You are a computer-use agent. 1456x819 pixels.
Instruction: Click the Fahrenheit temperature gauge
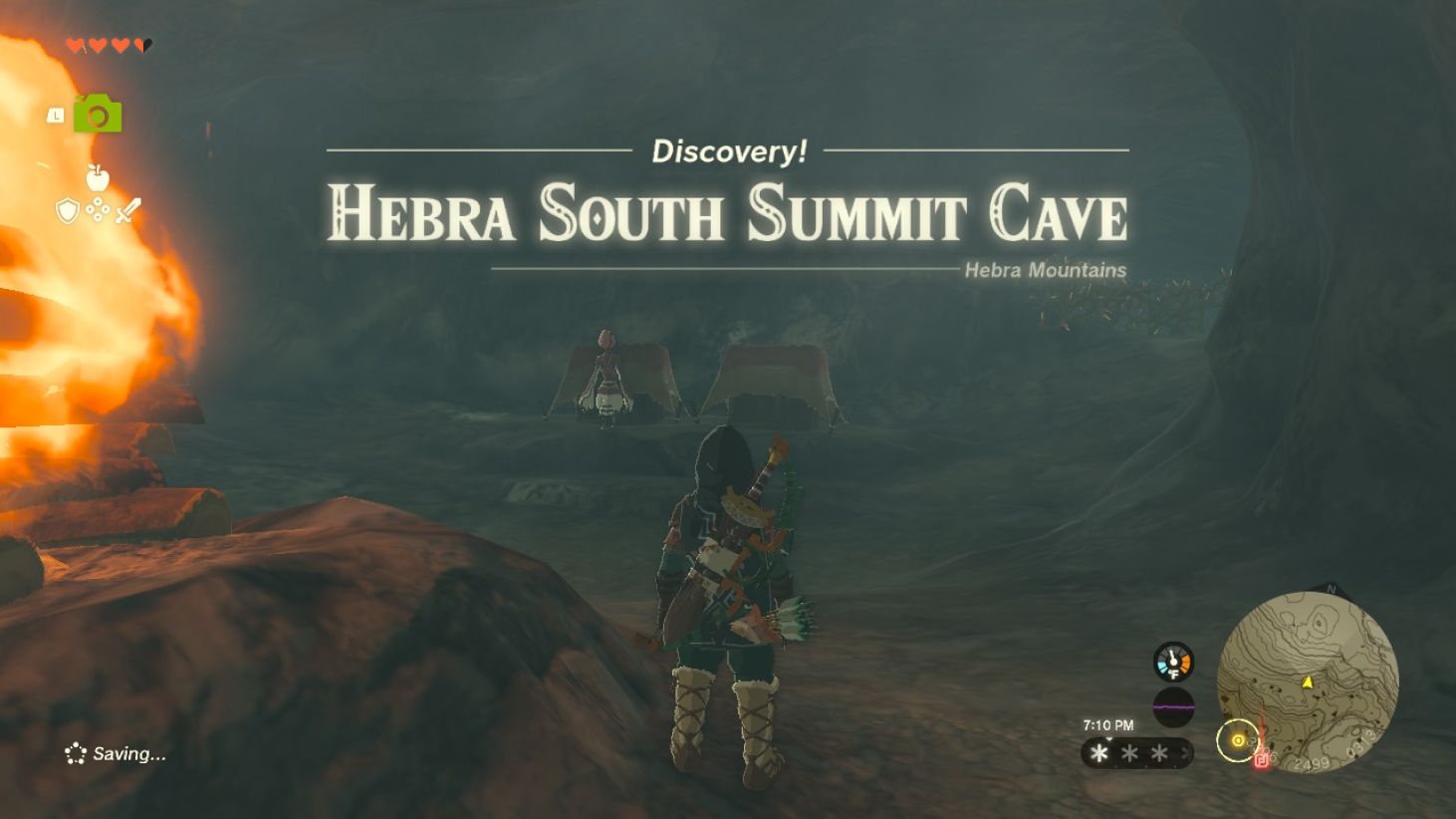tap(1174, 662)
